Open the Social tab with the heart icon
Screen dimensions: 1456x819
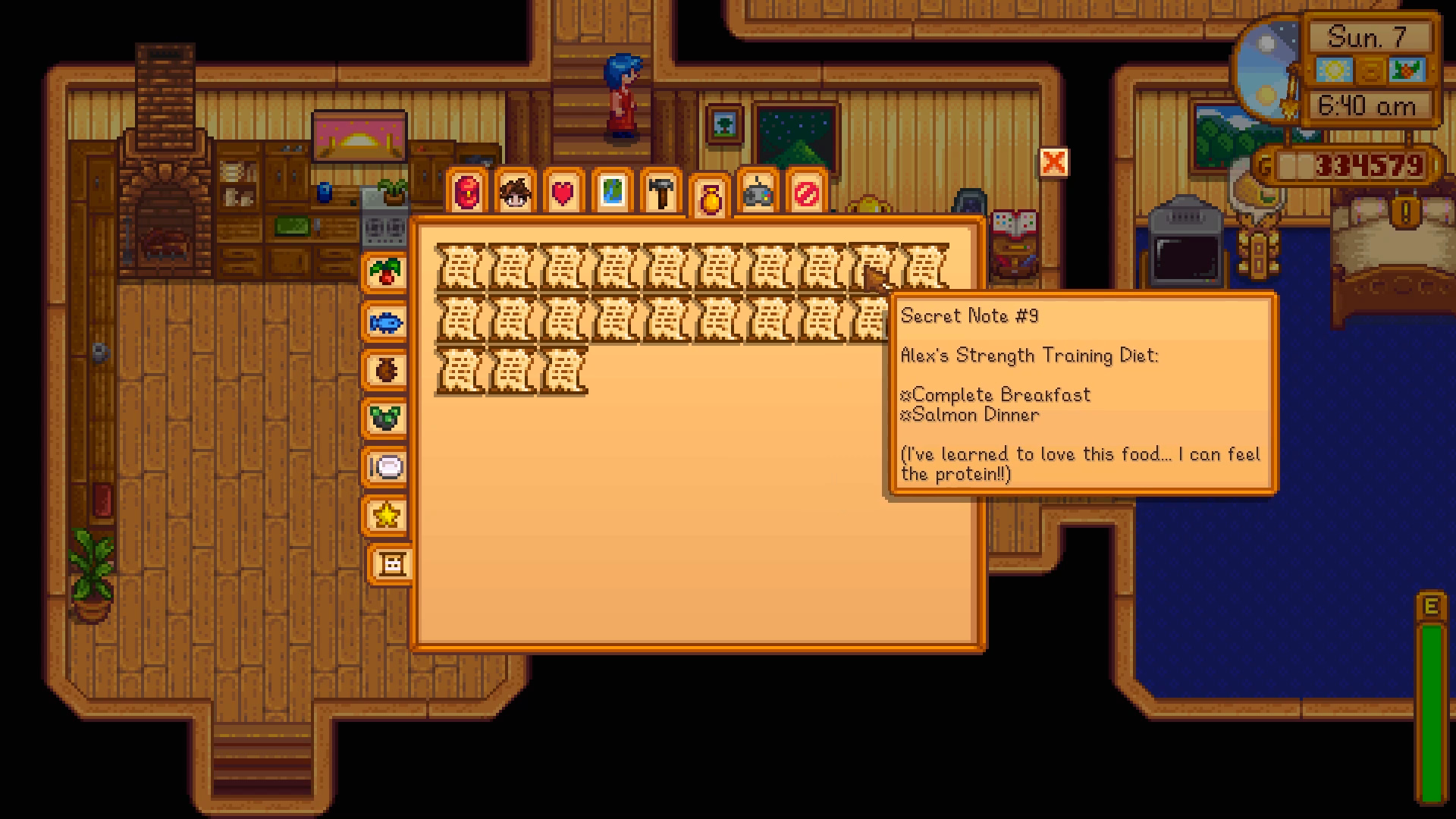[563, 194]
